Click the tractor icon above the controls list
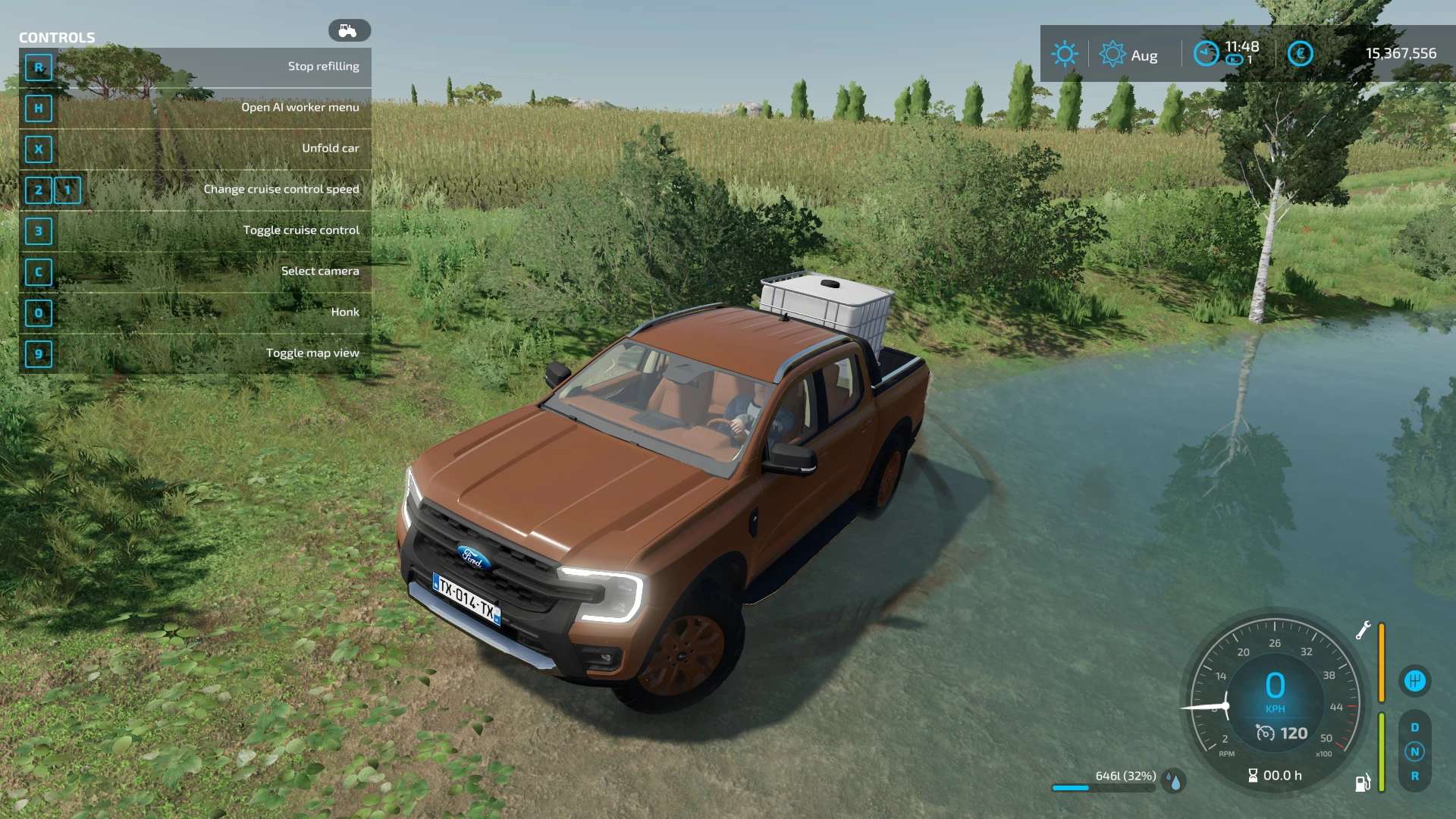 tap(349, 30)
